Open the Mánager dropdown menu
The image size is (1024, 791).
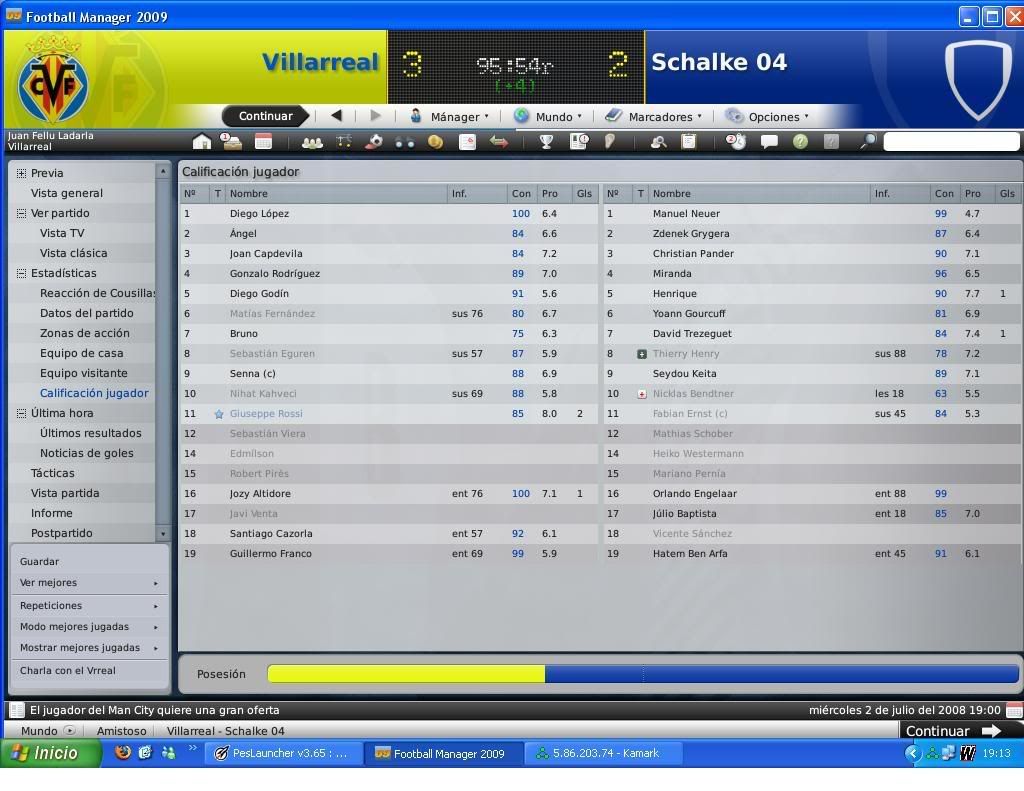452,116
